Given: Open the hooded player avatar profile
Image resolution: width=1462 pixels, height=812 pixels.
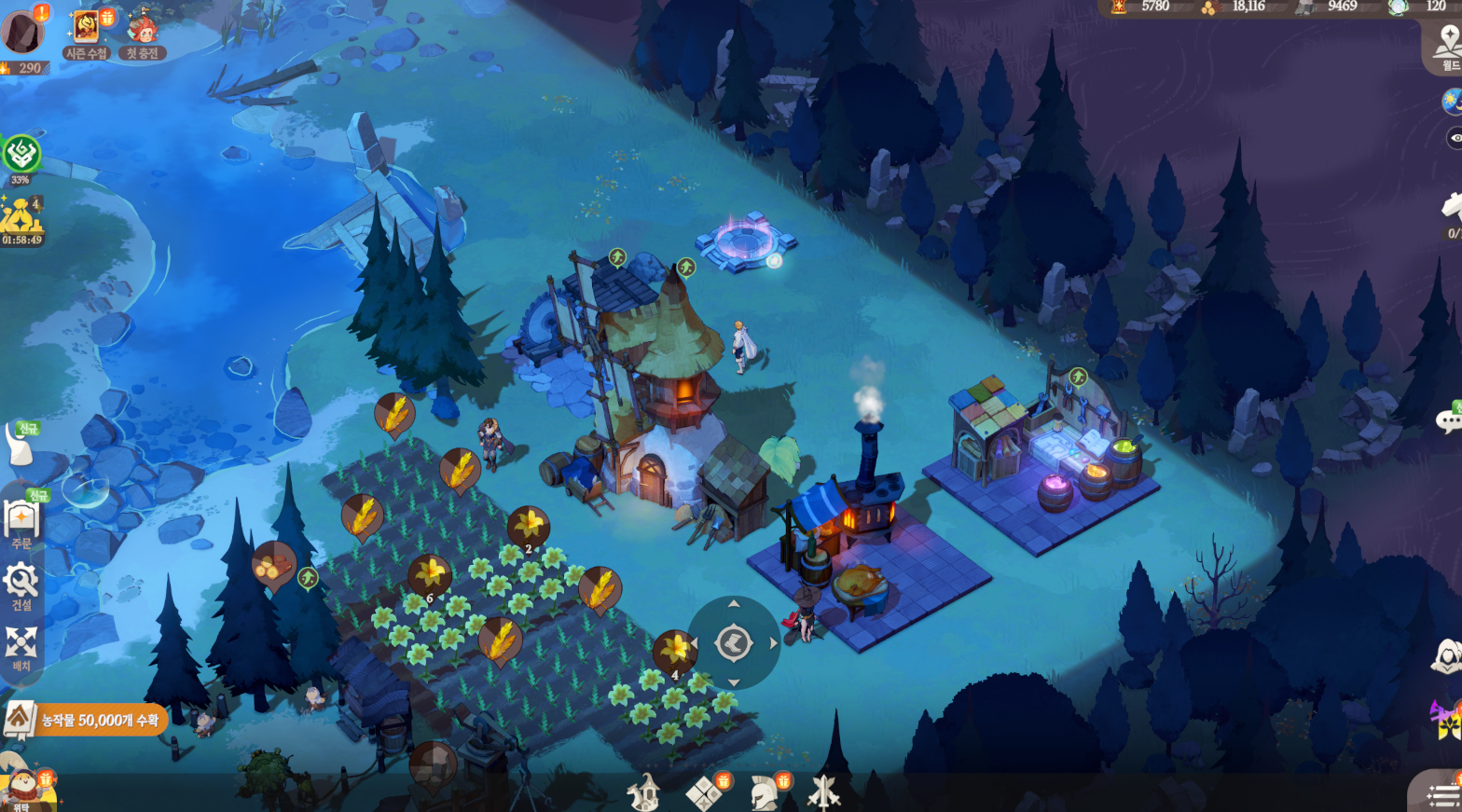Looking at the screenshot, I should (21, 32).
